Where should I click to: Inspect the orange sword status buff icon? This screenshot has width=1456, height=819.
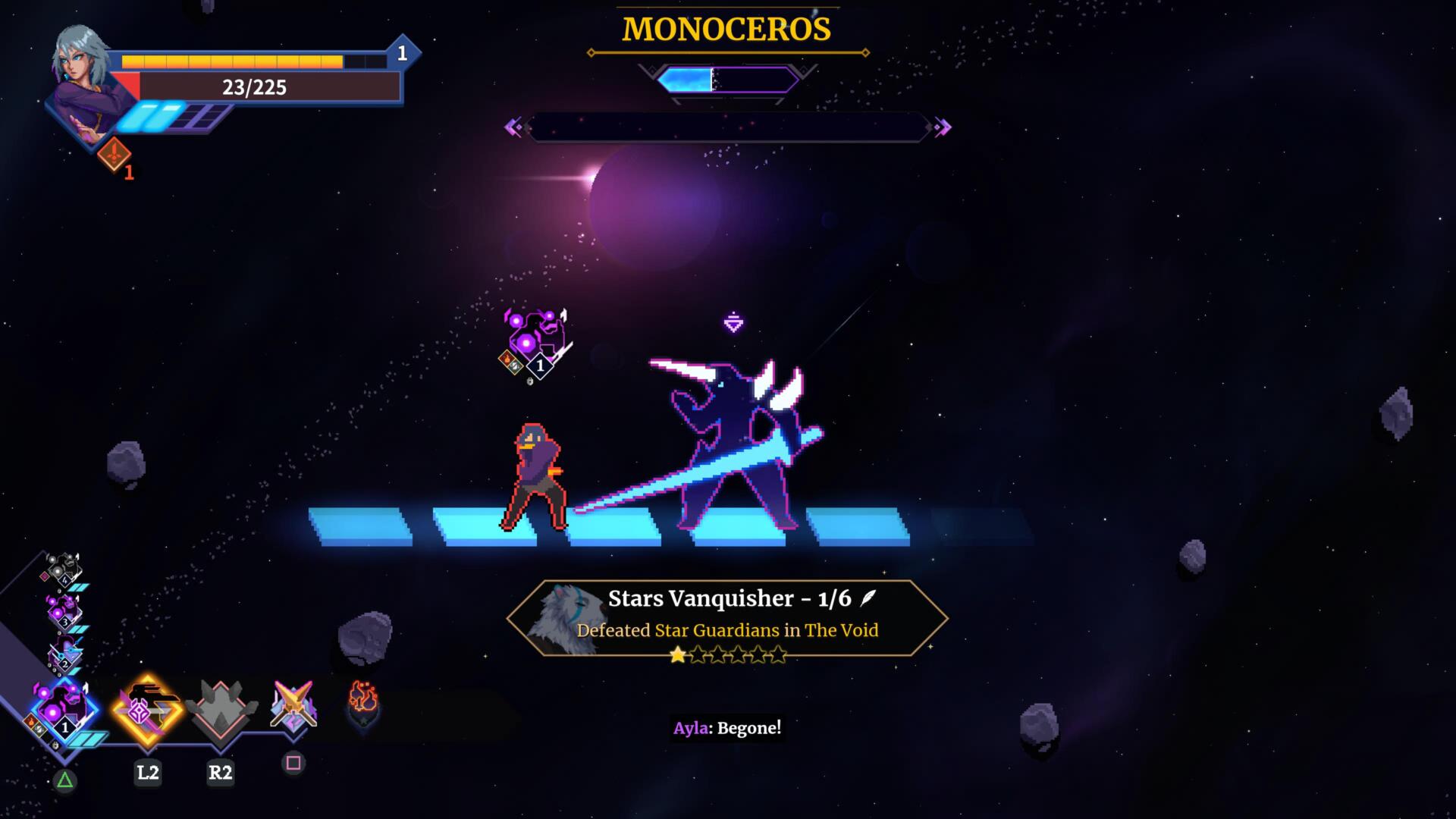[114, 154]
